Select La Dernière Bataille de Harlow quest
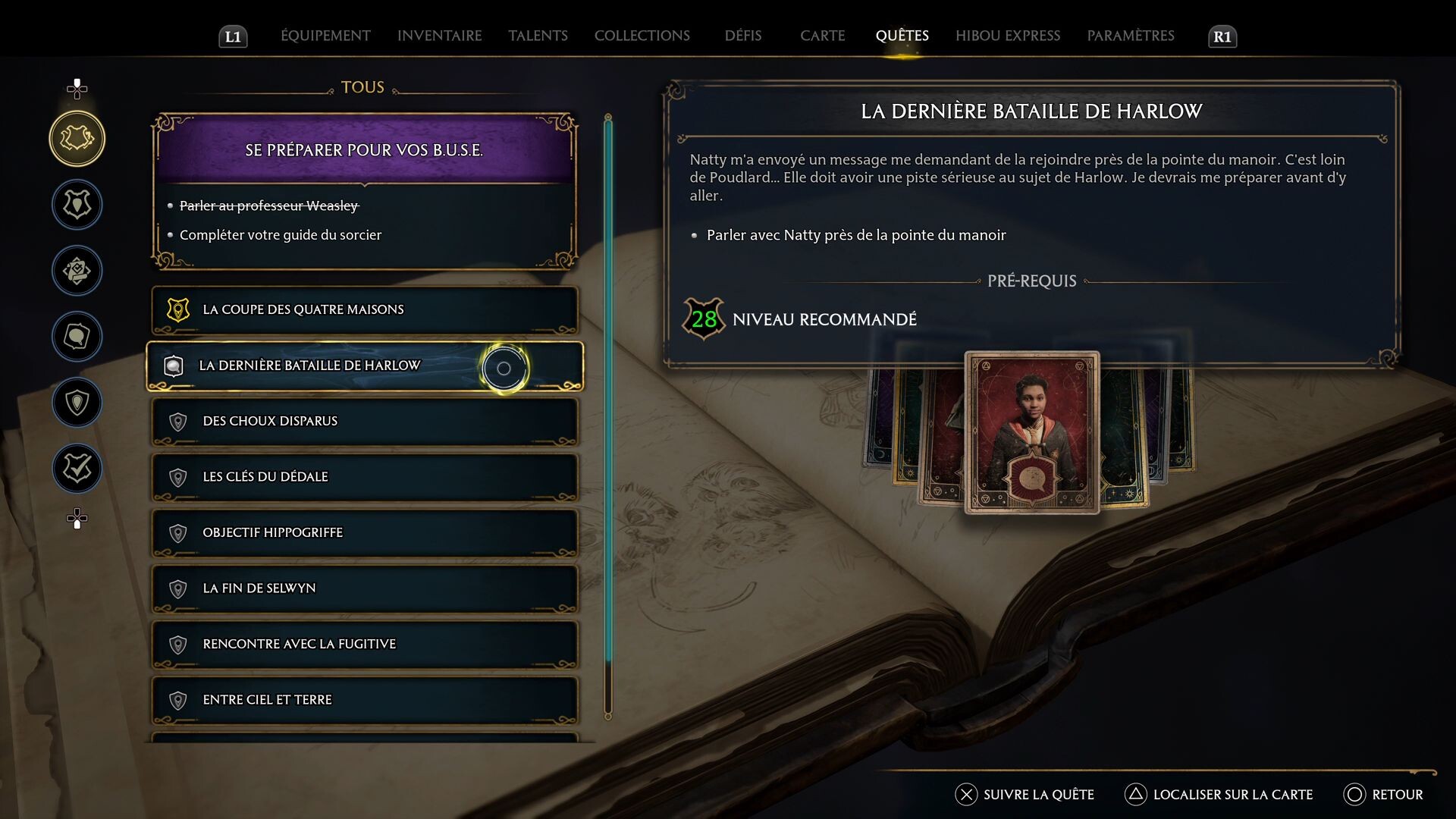Screen dimensions: 1456x819 click(x=364, y=366)
